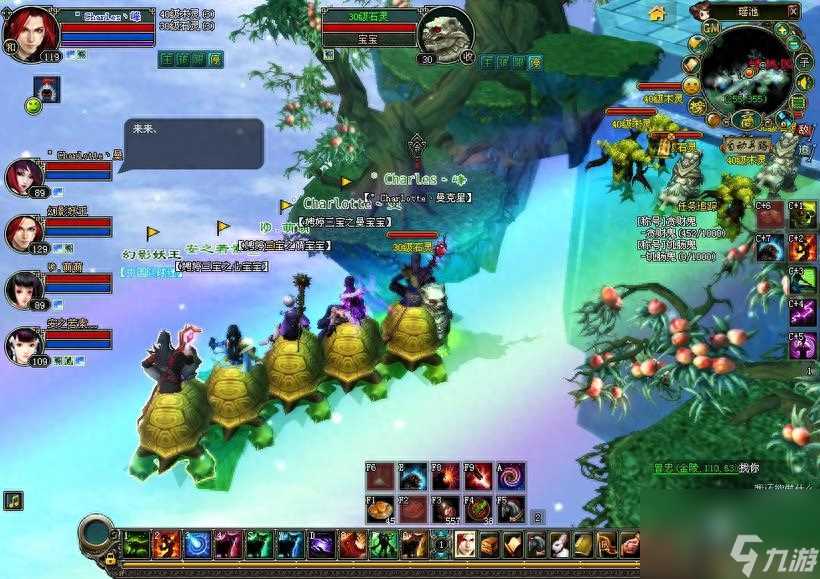Toggle the music note button

tap(13, 500)
